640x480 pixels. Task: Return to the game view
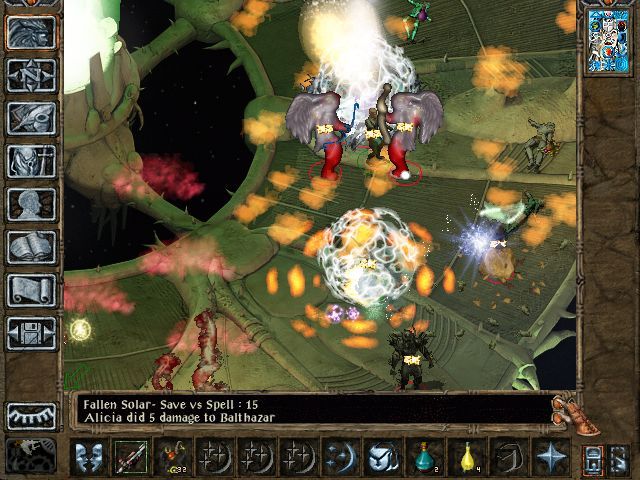click(31, 33)
